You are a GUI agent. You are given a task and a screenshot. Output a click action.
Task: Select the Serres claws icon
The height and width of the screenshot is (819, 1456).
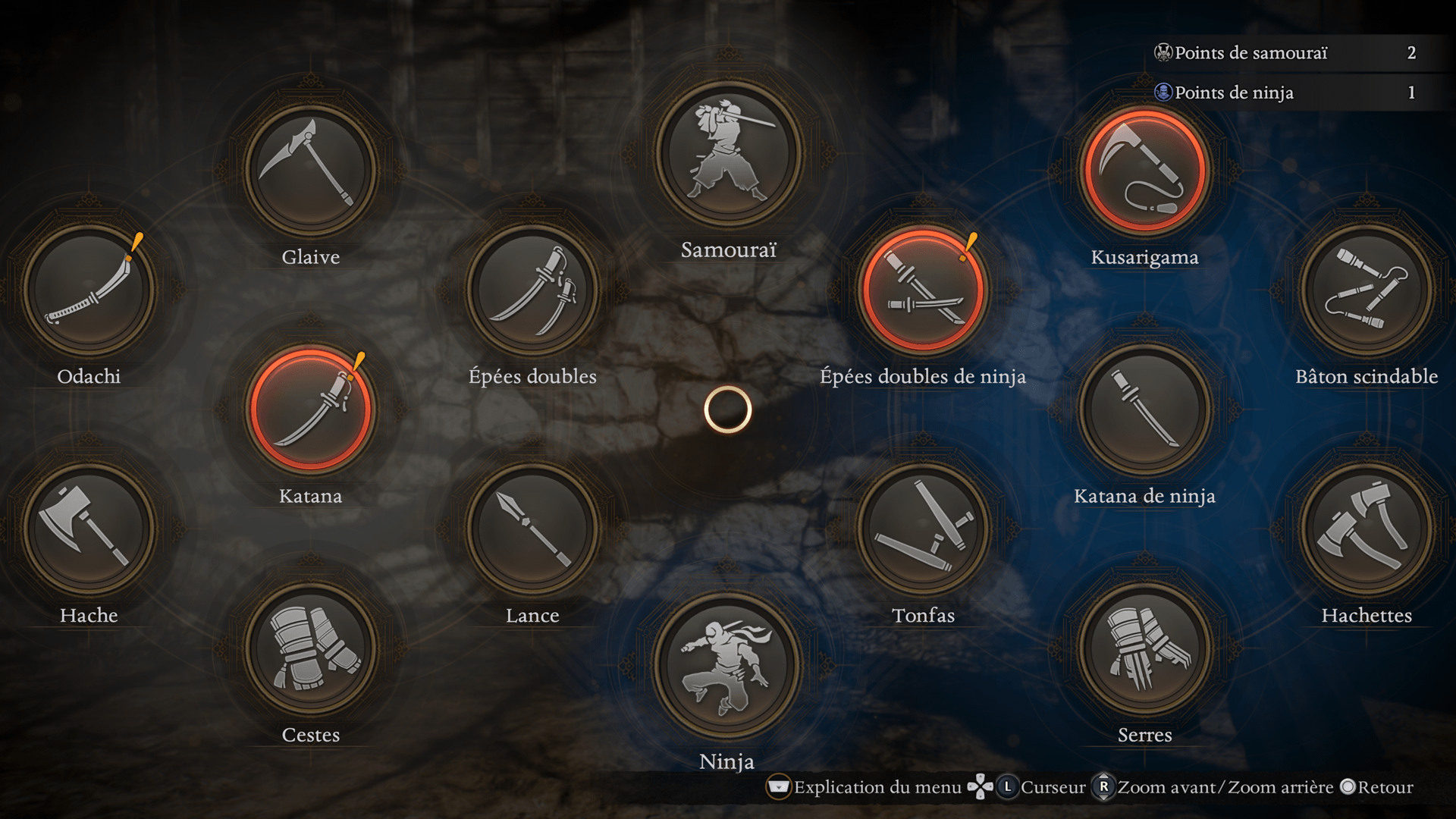[1144, 648]
